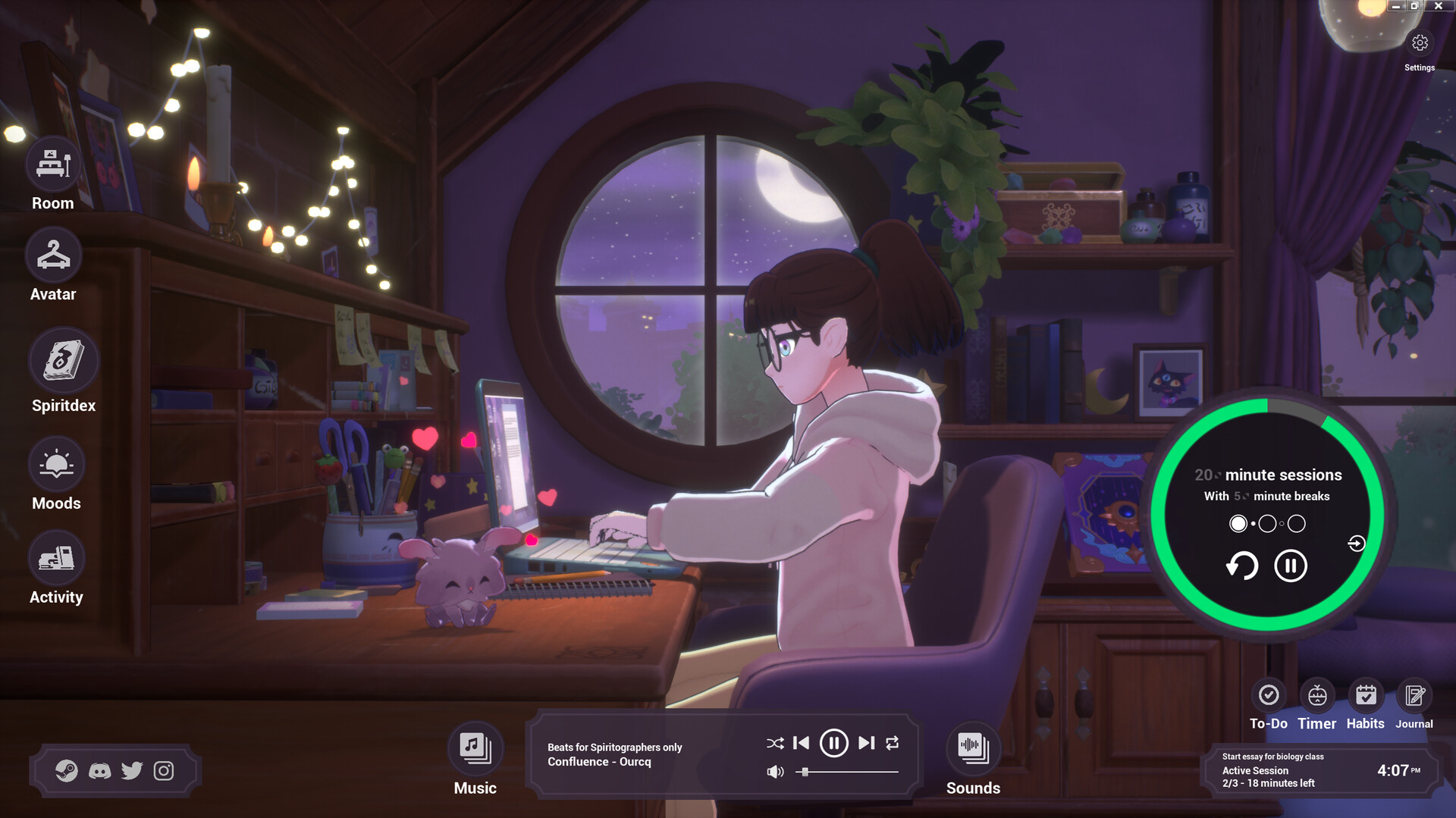
Task: Open the To-Do list
Action: [1269, 693]
